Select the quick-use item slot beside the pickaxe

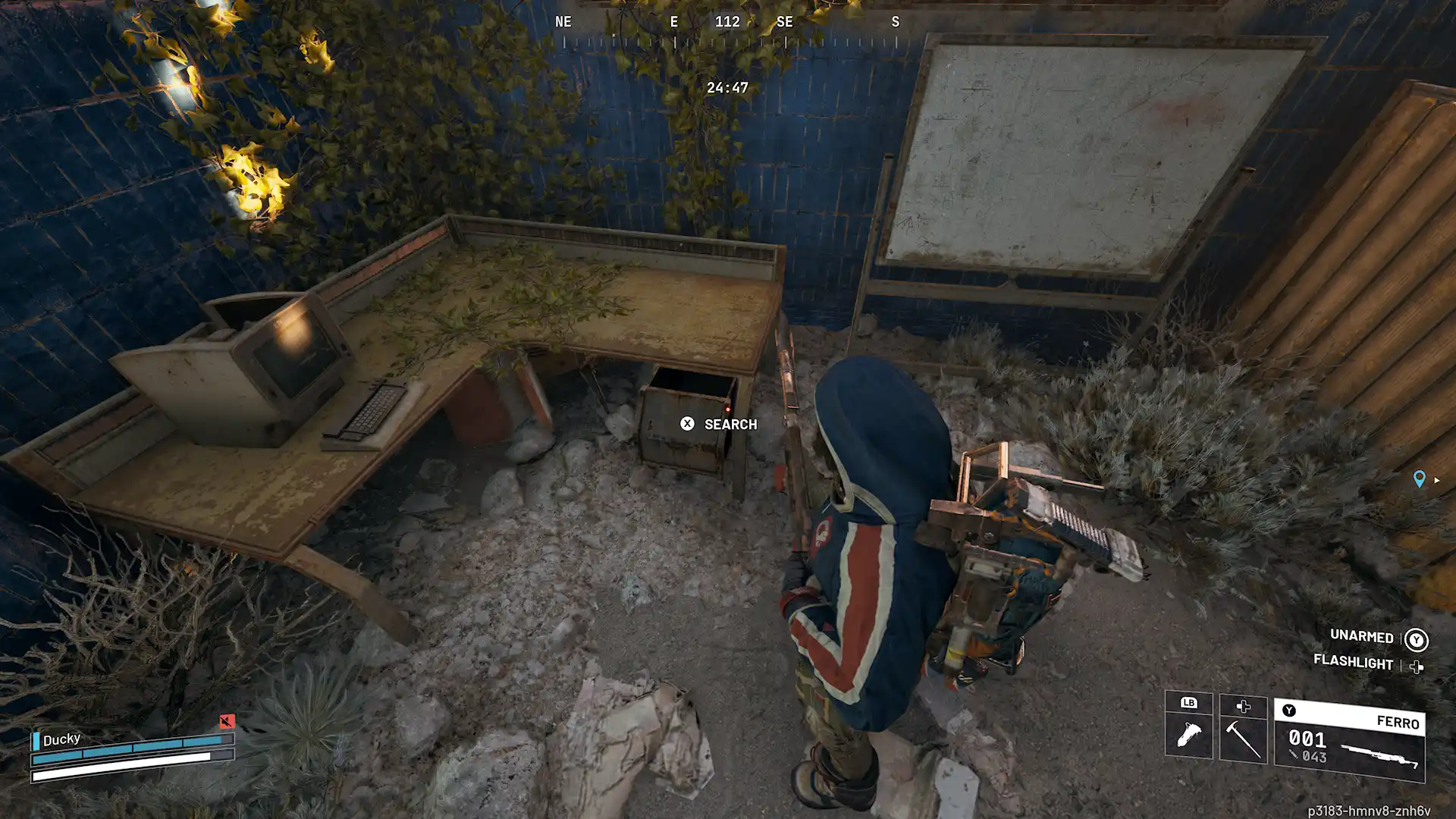click(1188, 733)
